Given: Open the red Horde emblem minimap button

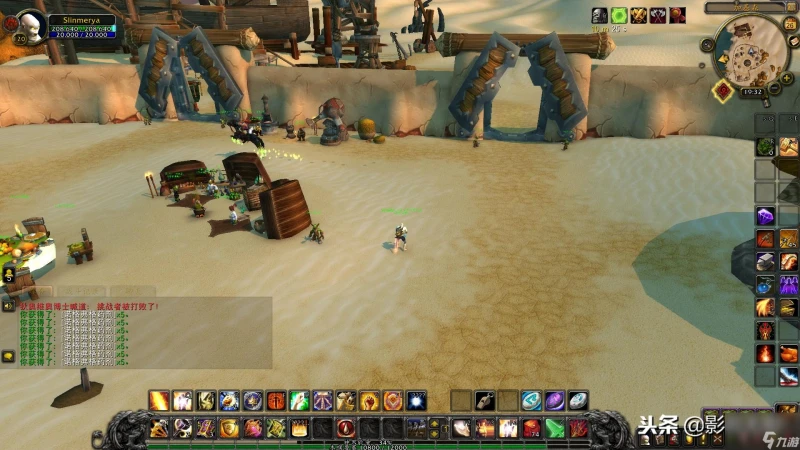Looking at the screenshot, I should coord(723,90).
